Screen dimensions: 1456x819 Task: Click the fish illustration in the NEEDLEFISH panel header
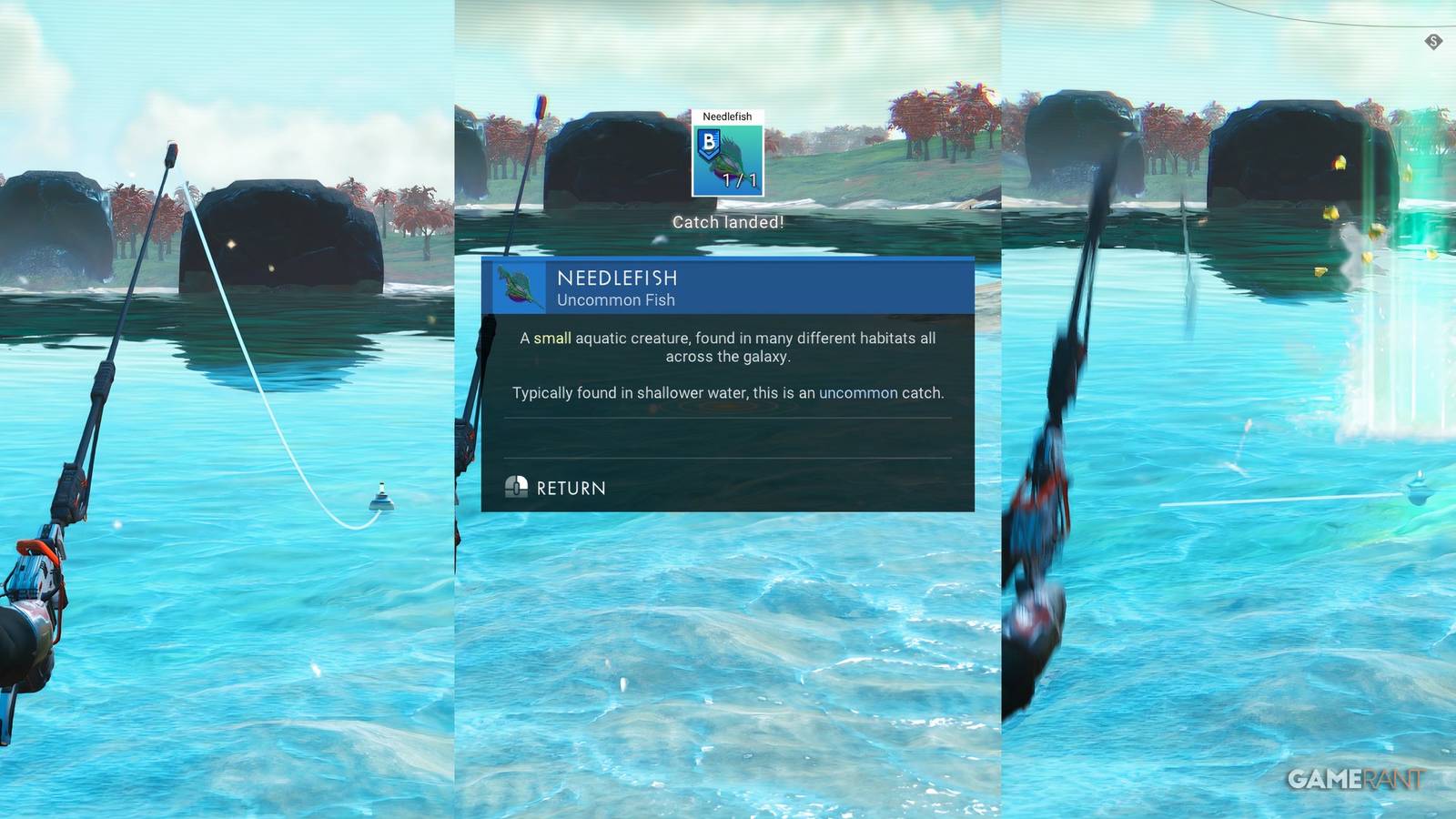point(516,288)
